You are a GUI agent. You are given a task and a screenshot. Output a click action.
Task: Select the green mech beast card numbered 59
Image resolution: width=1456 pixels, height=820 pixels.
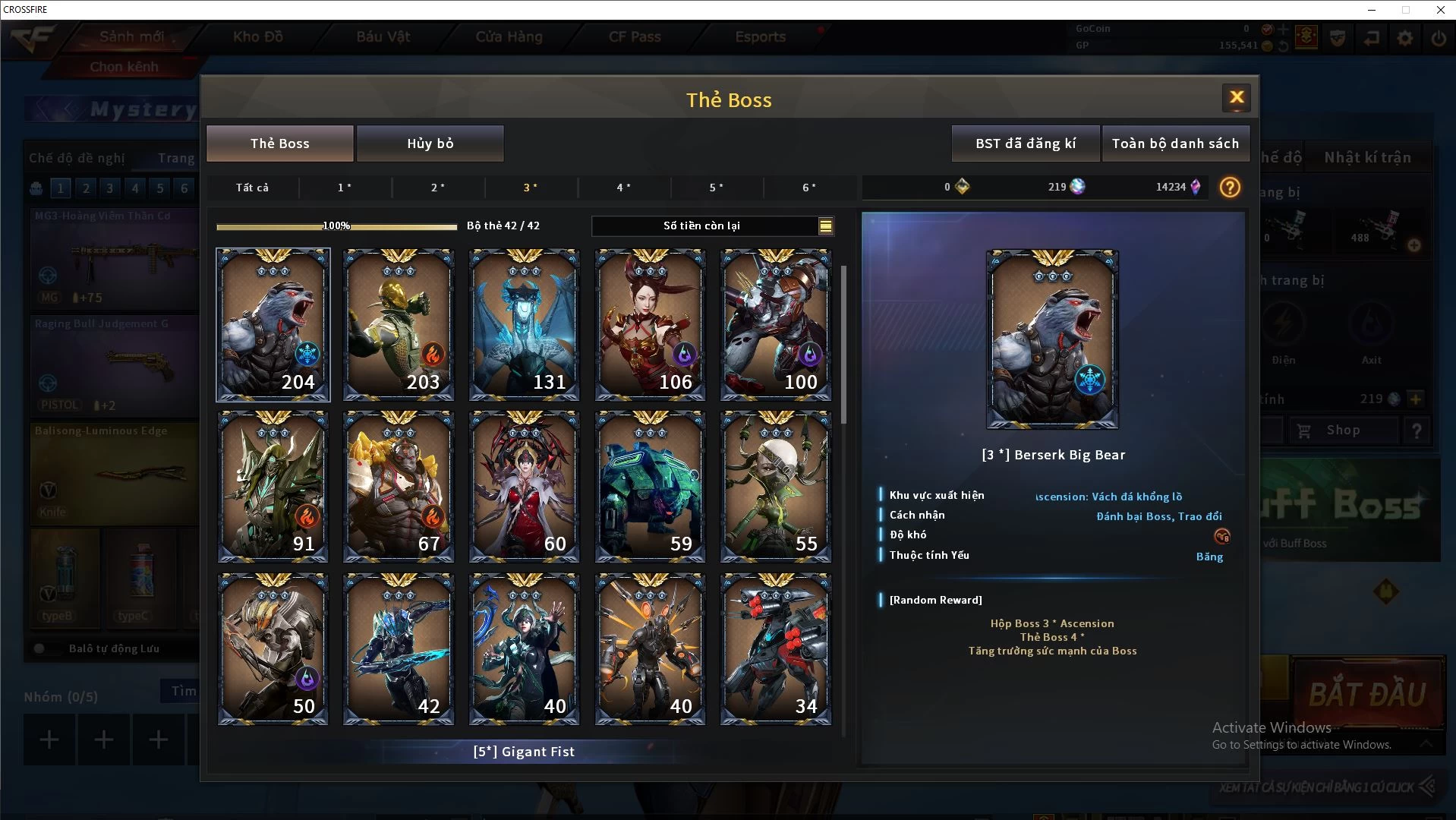pos(651,487)
